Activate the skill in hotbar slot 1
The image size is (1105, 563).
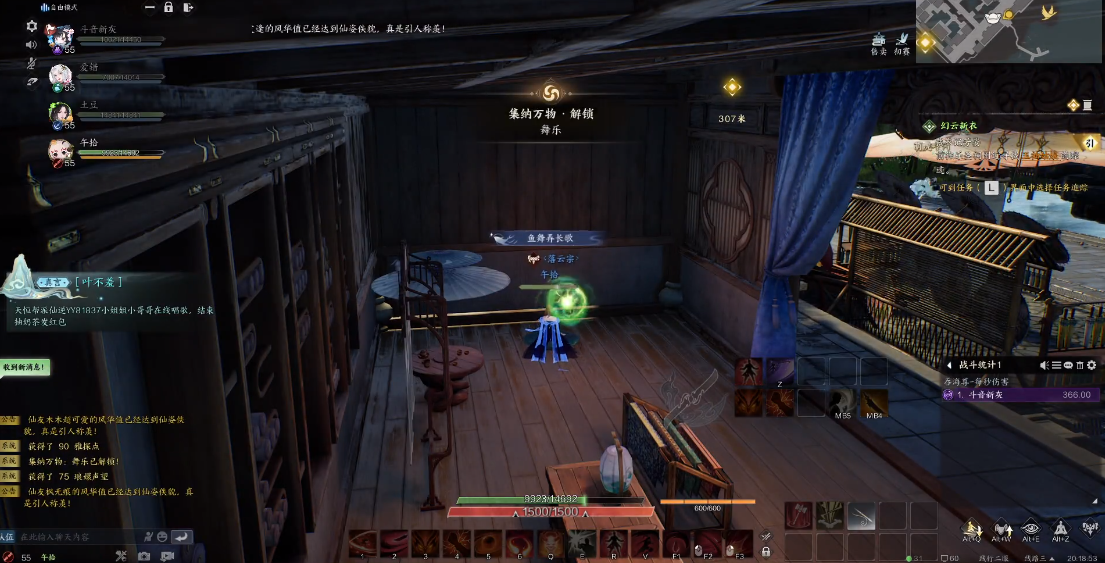coord(363,544)
